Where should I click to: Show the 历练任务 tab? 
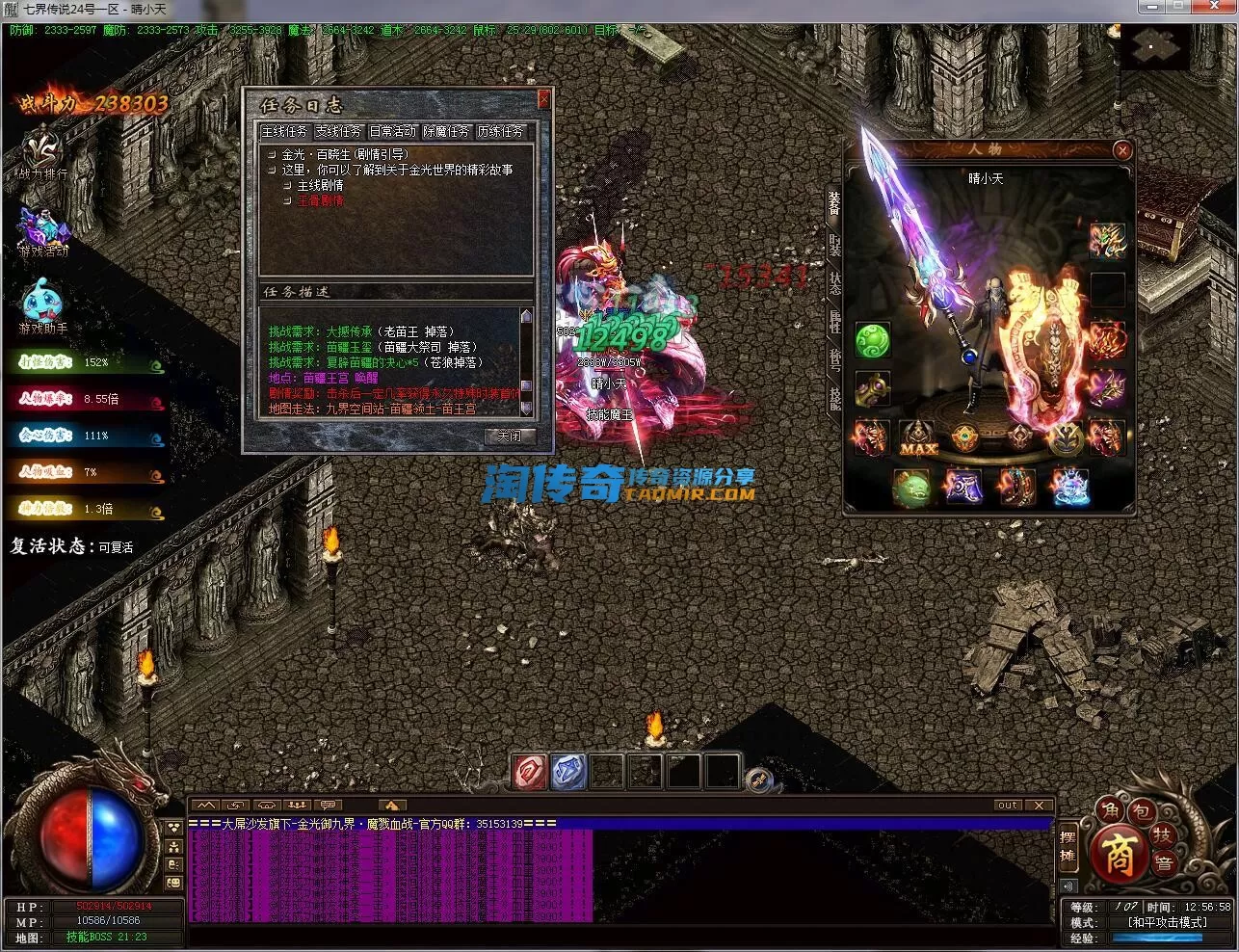pyautogui.click(x=500, y=131)
